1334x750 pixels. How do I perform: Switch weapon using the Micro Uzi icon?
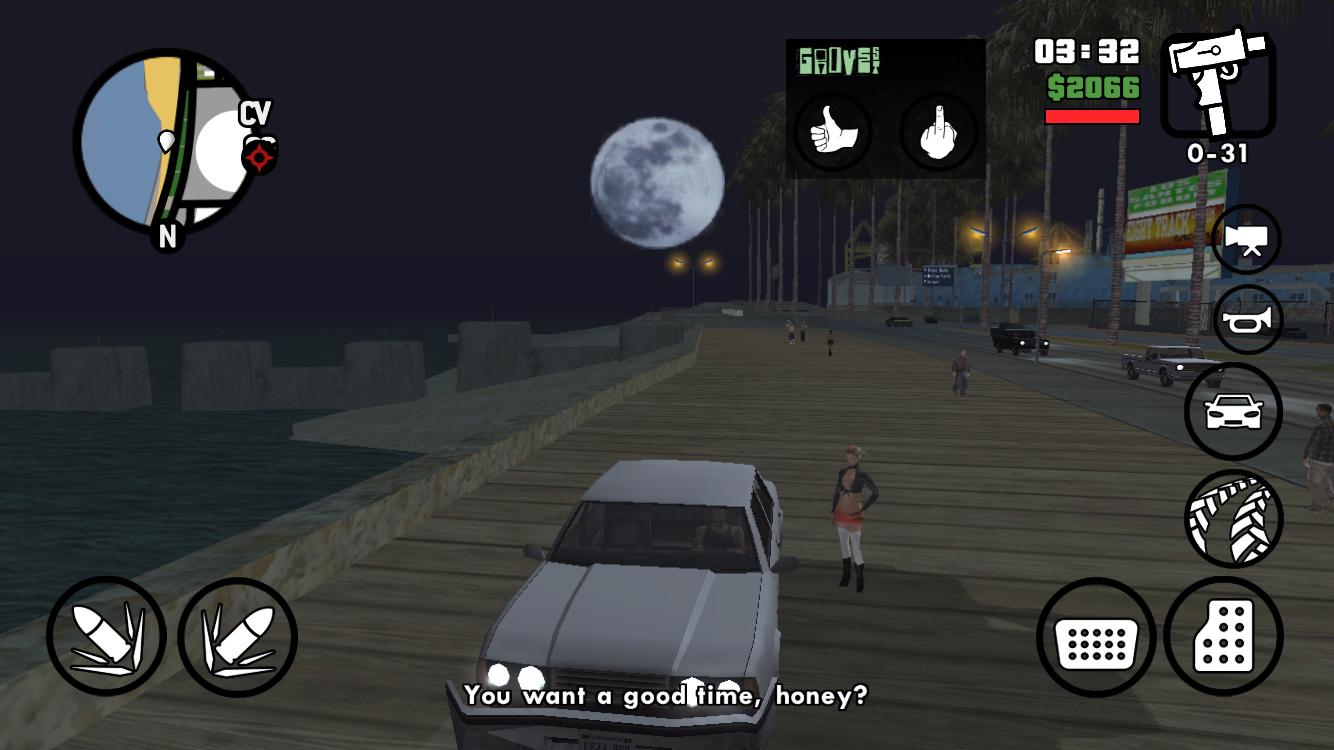click(1217, 86)
